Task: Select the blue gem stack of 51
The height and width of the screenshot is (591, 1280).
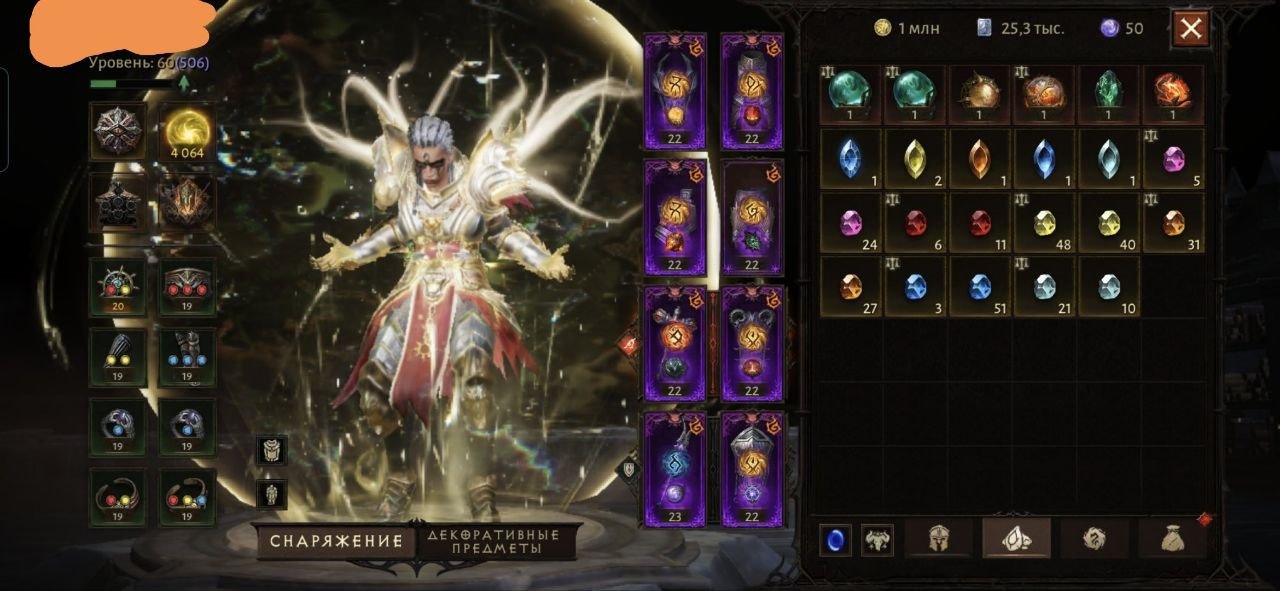Action: coord(979,286)
